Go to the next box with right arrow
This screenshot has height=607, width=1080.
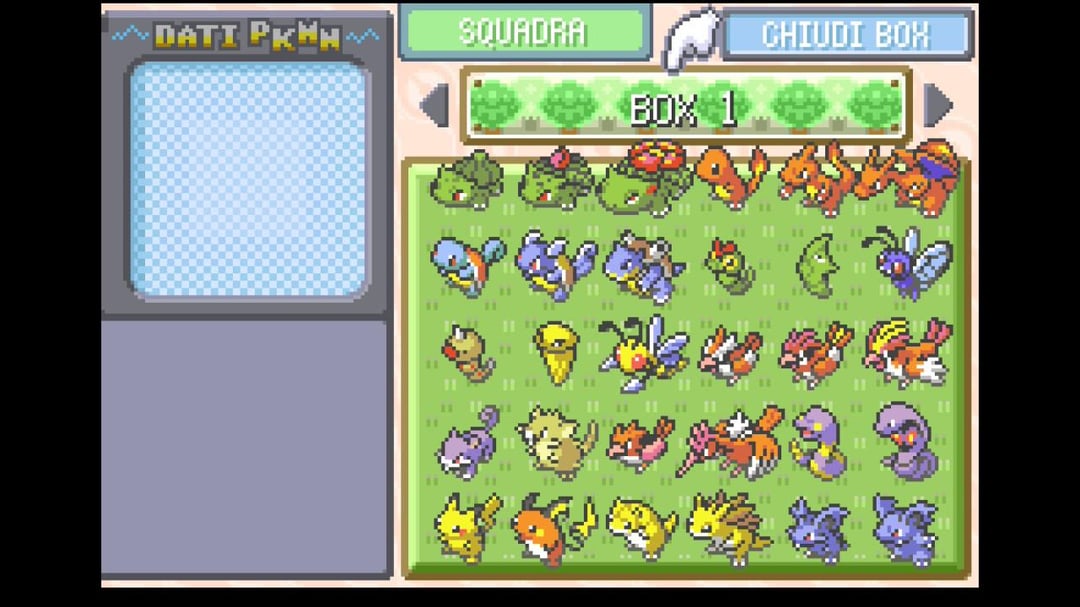[x=938, y=105]
